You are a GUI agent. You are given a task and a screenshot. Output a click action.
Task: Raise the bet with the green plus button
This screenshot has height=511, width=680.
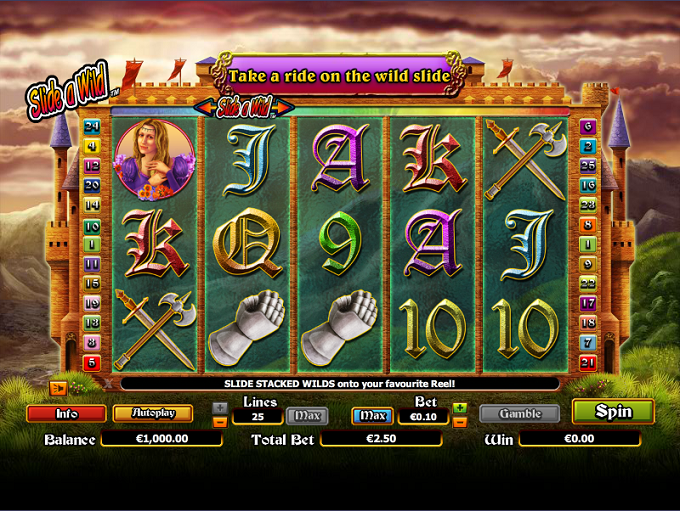(x=460, y=408)
